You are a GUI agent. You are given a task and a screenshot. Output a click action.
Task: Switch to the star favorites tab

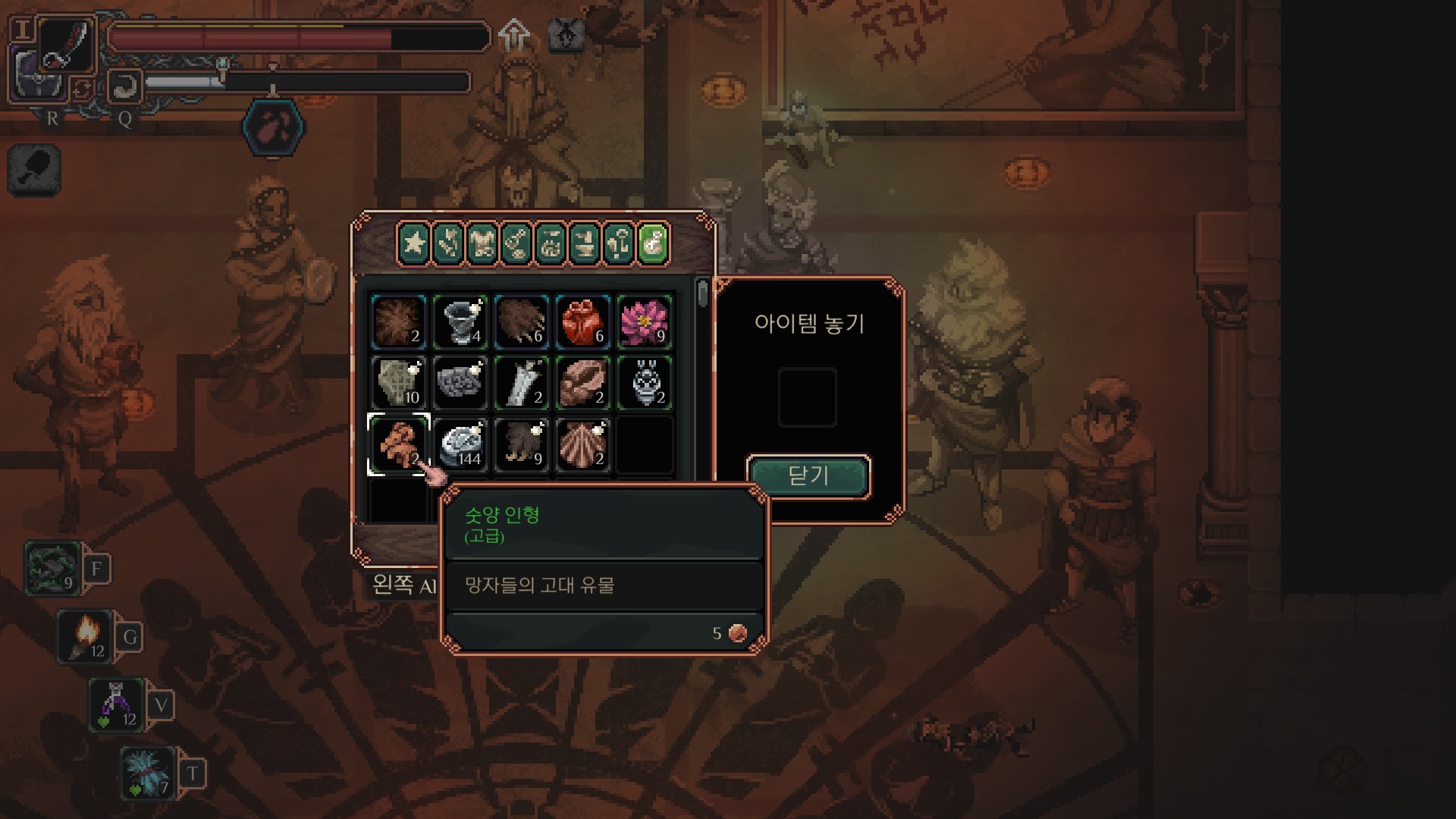point(414,243)
